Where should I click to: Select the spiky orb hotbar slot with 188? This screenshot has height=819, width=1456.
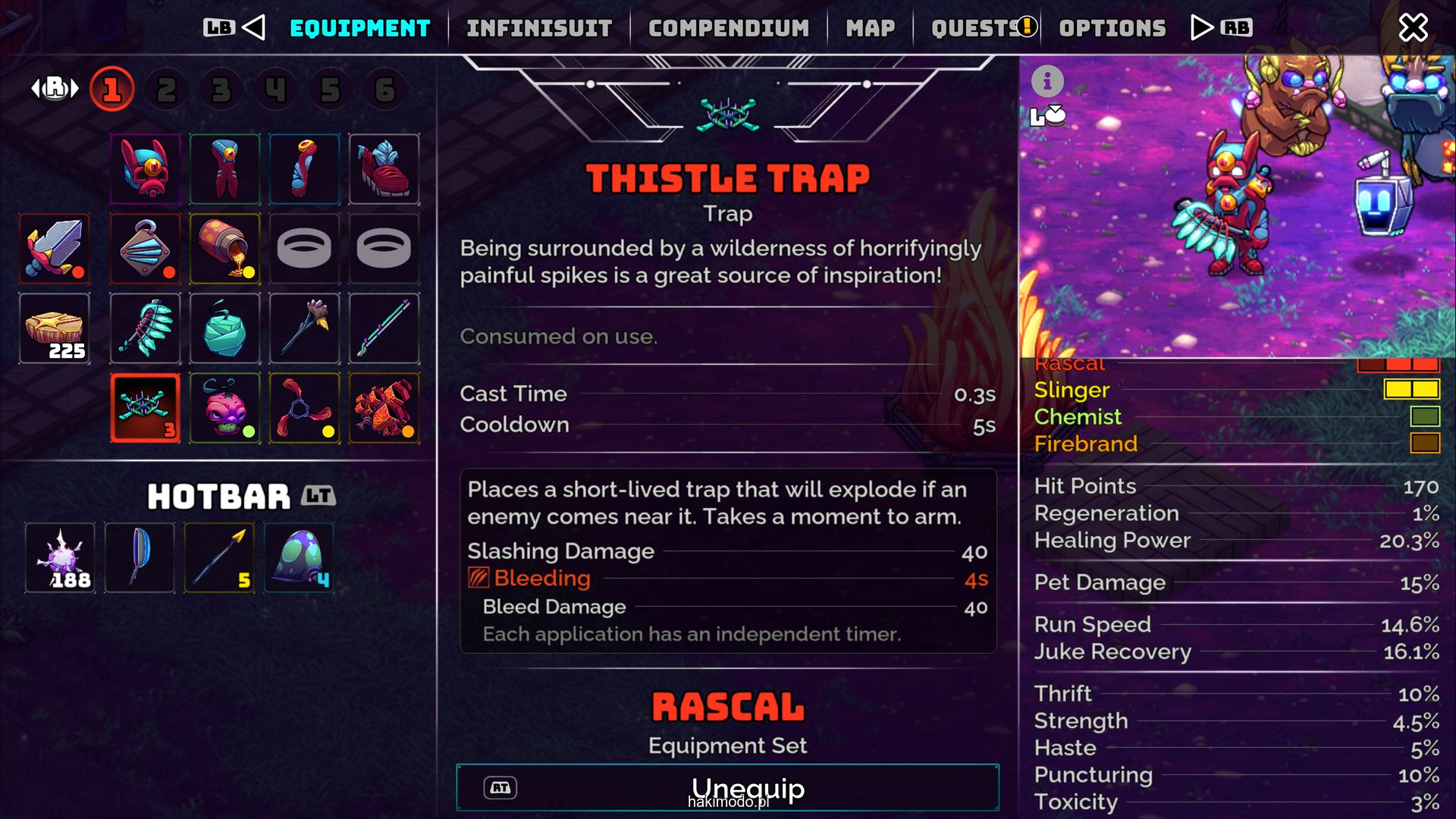[61, 558]
